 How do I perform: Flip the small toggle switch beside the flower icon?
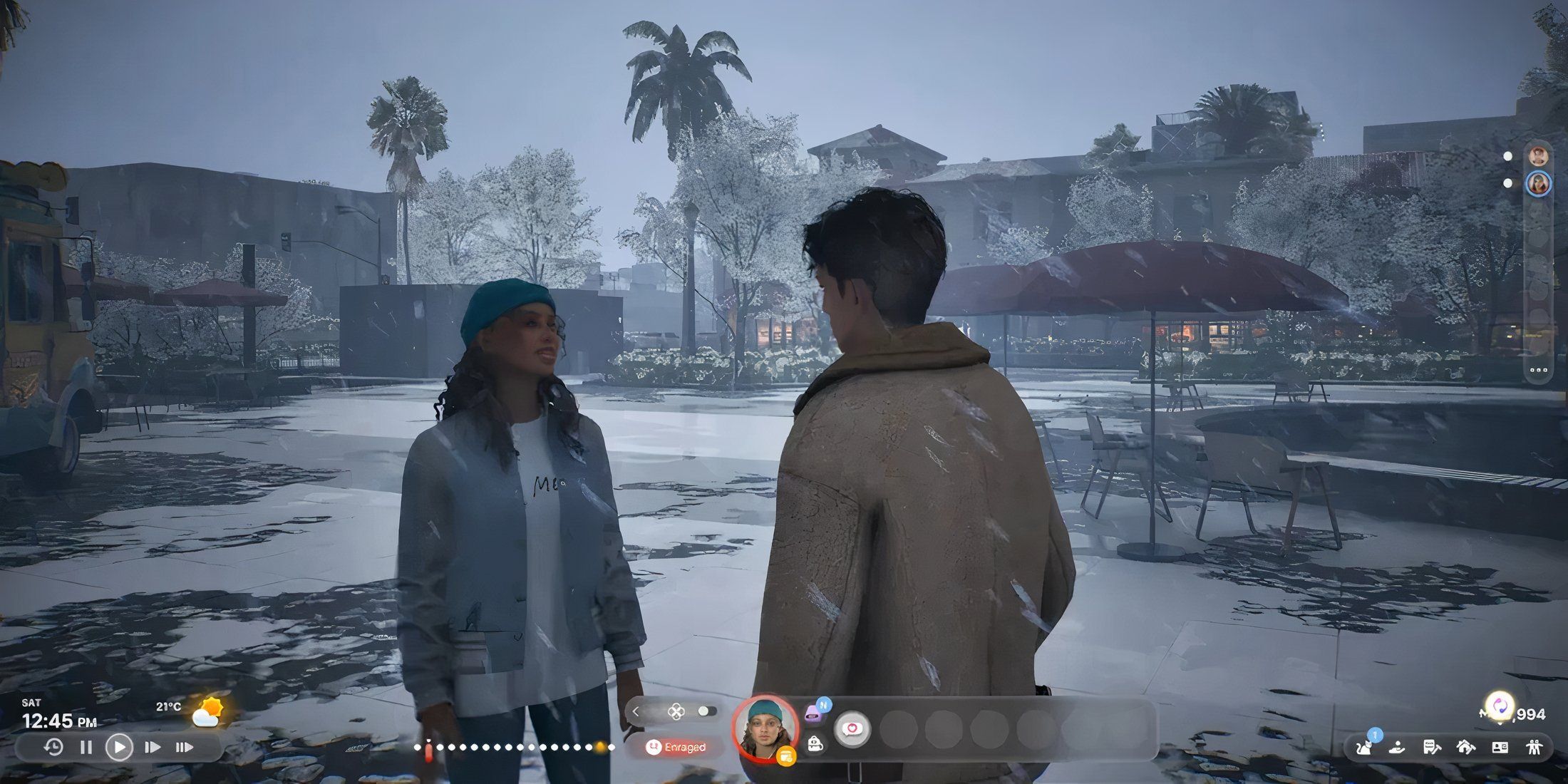pyautogui.click(x=706, y=711)
